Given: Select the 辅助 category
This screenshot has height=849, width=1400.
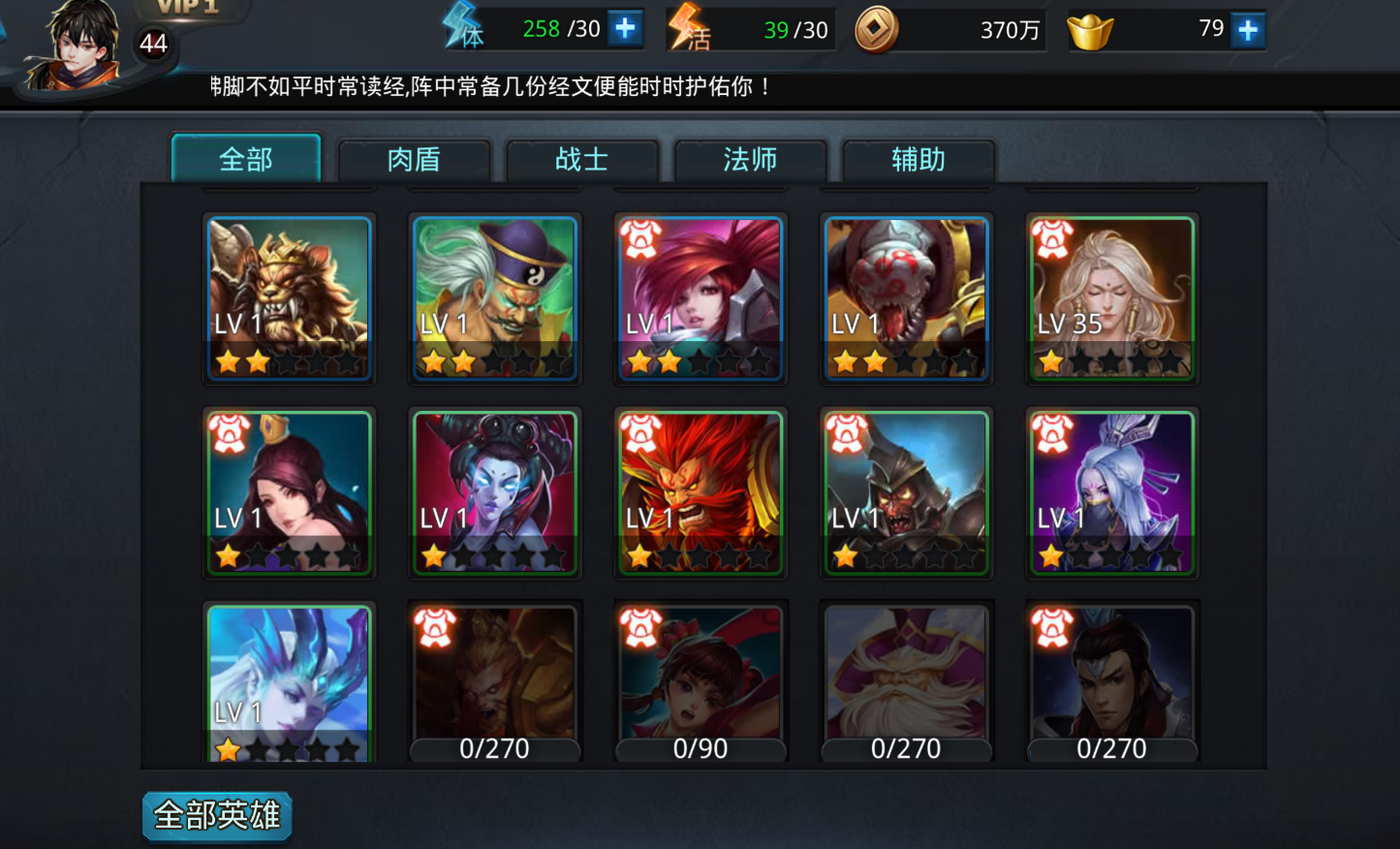Looking at the screenshot, I should [917, 161].
